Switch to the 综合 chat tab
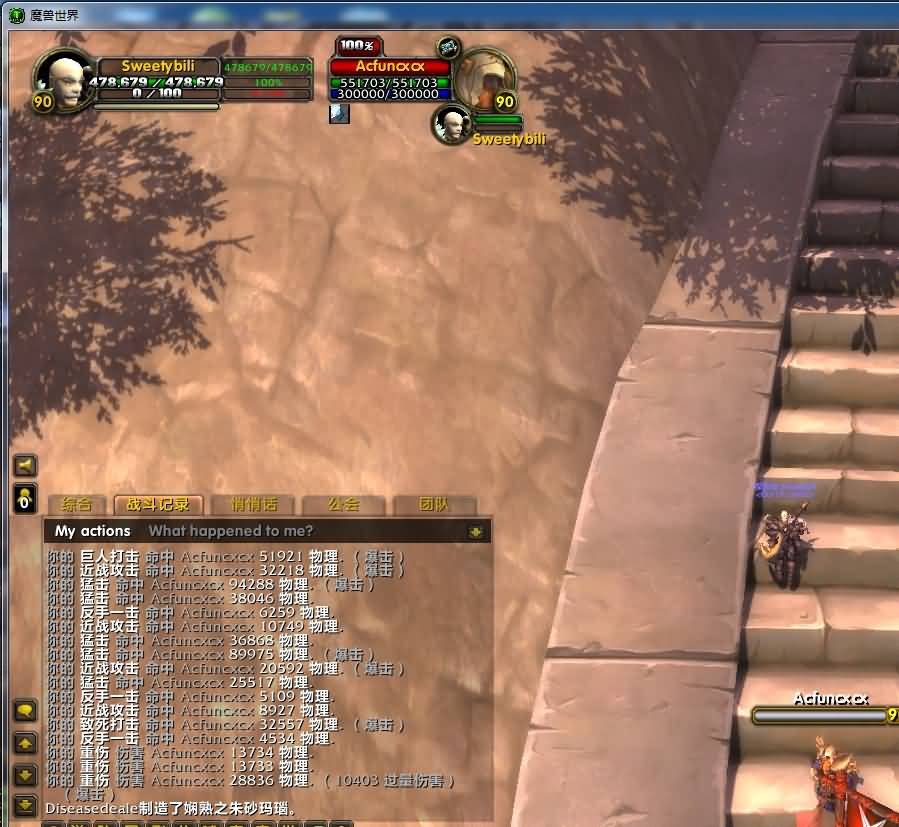The image size is (899, 827). (77, 505)
